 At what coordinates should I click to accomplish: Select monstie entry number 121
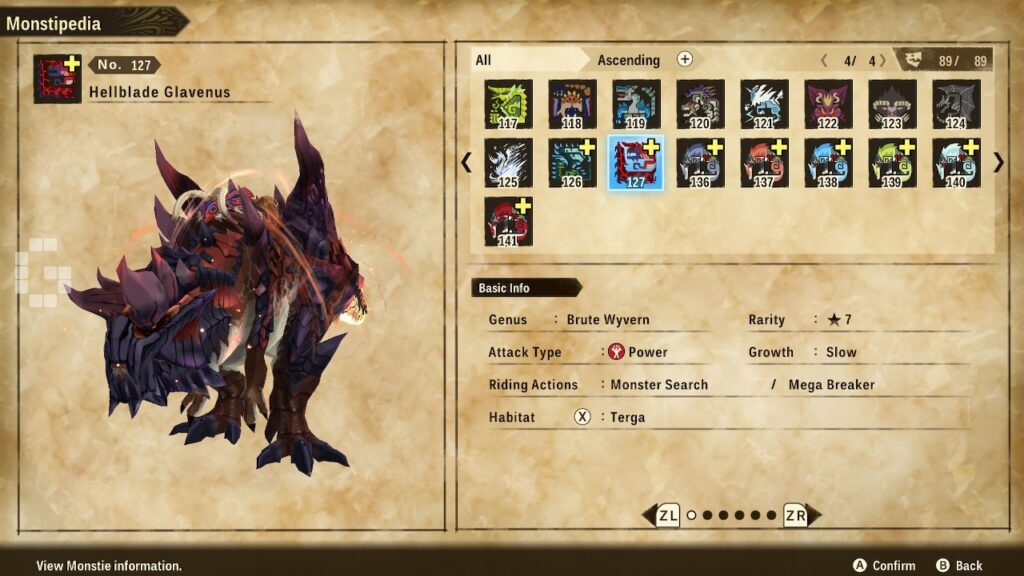tap(765, 105)
